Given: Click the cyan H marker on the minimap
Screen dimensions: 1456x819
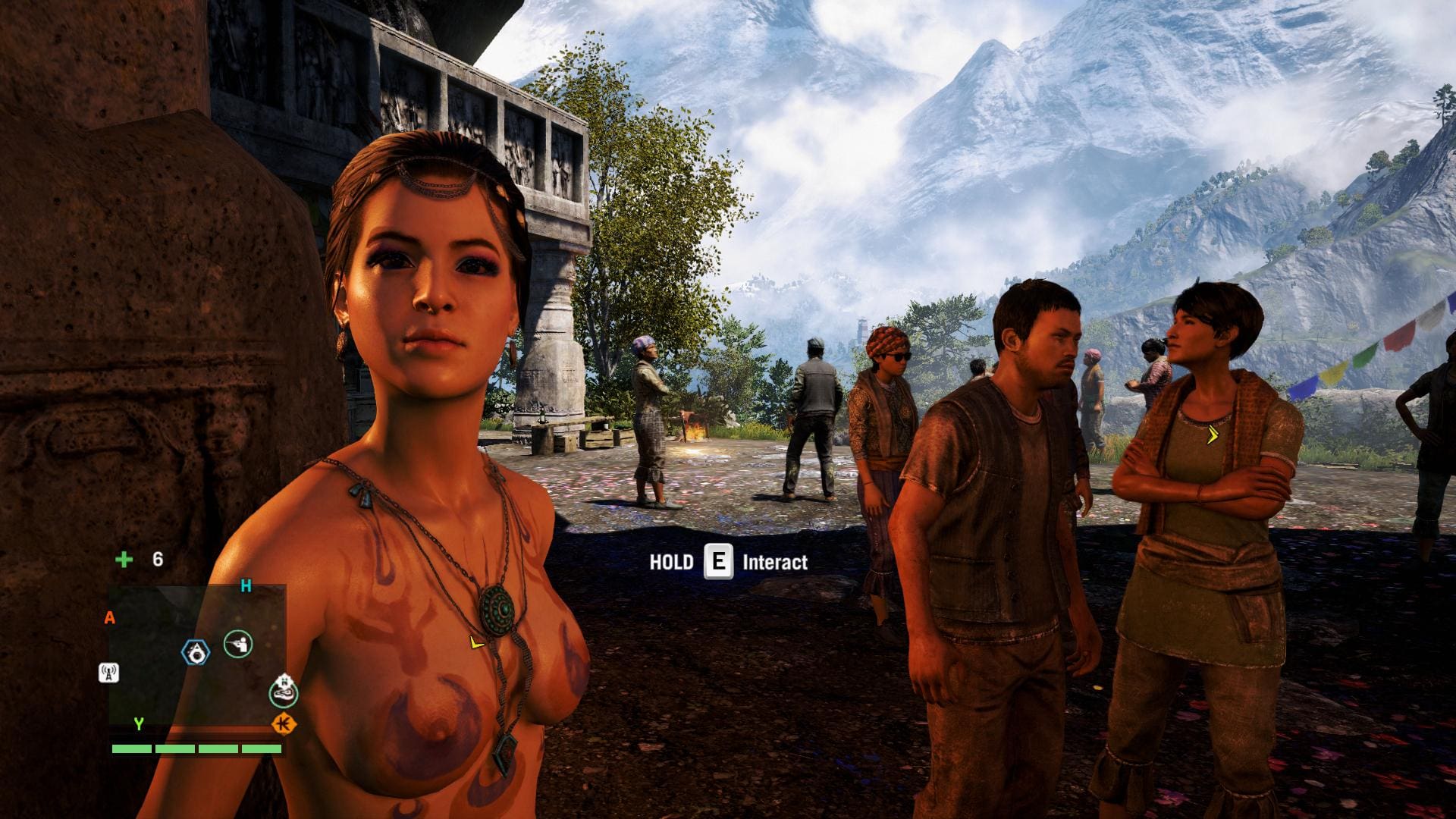Looking at the screenshot, I should pyautogui.click(x=246, y=585).
